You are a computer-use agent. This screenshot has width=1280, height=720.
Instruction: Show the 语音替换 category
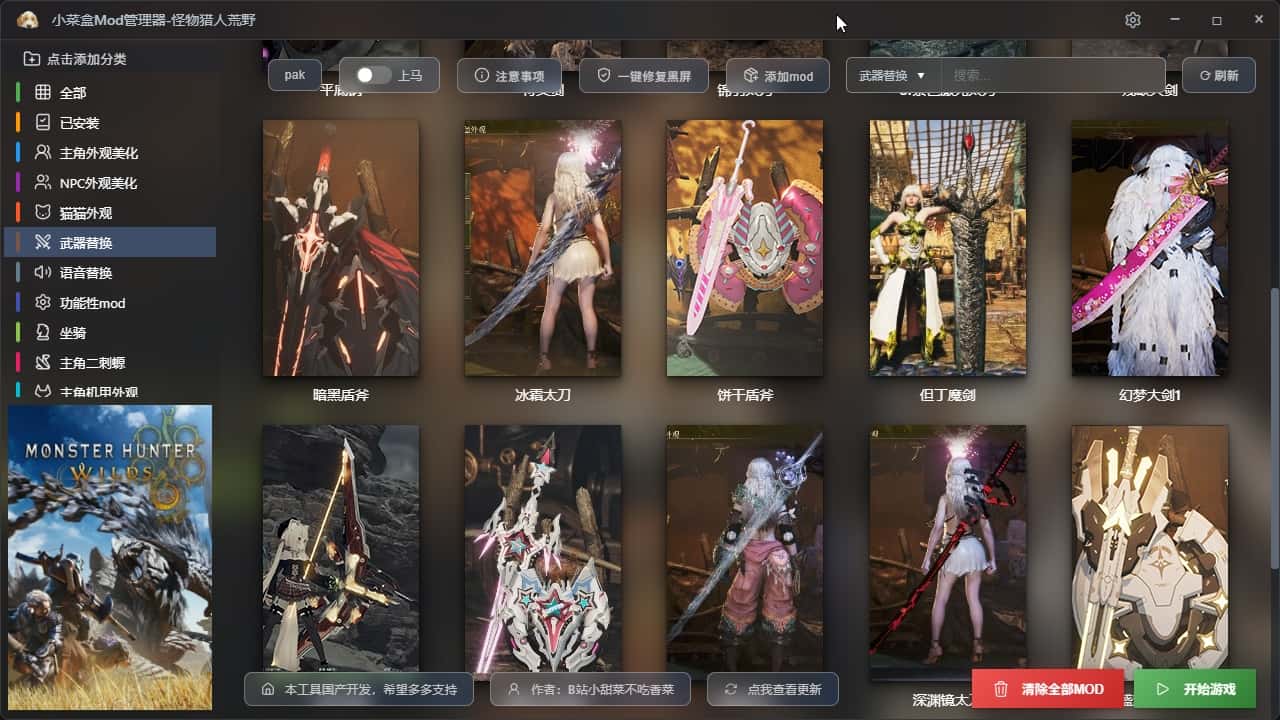click(85, 273)
